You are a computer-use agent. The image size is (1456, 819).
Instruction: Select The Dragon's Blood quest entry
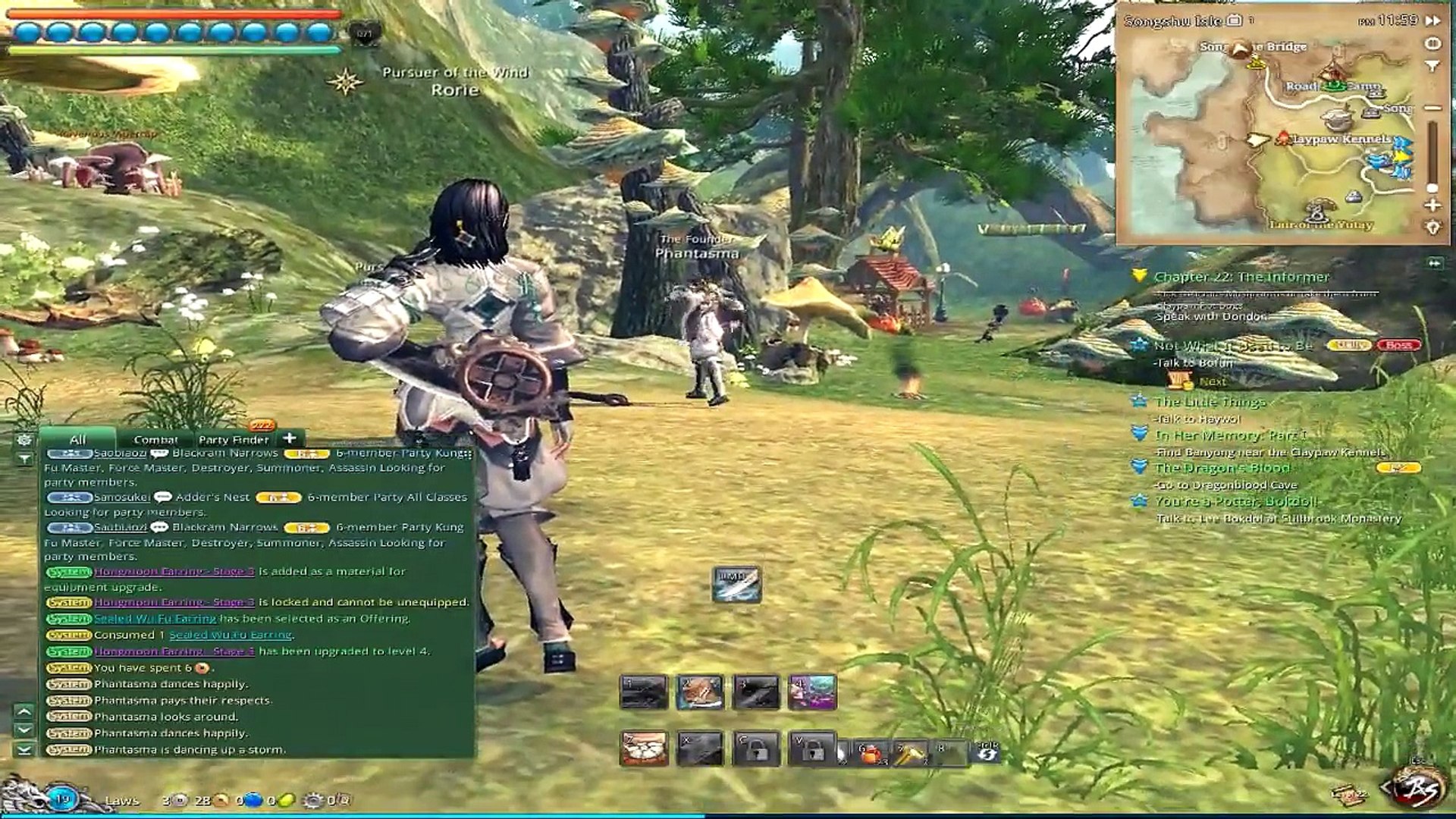pyautogui.click(x=1222, y=469)
